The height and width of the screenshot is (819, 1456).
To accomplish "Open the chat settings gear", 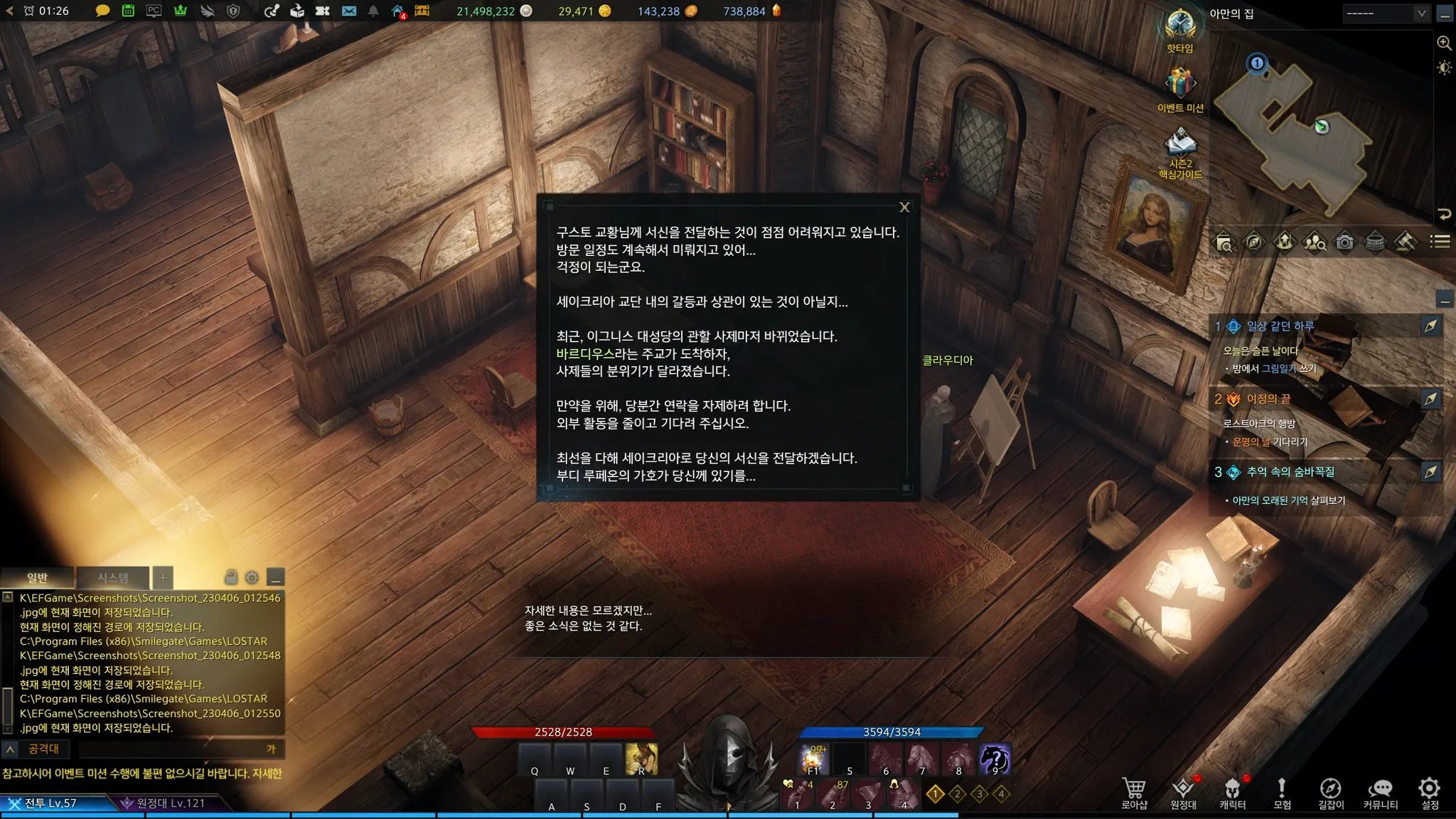I will click(x=252, y=577).
